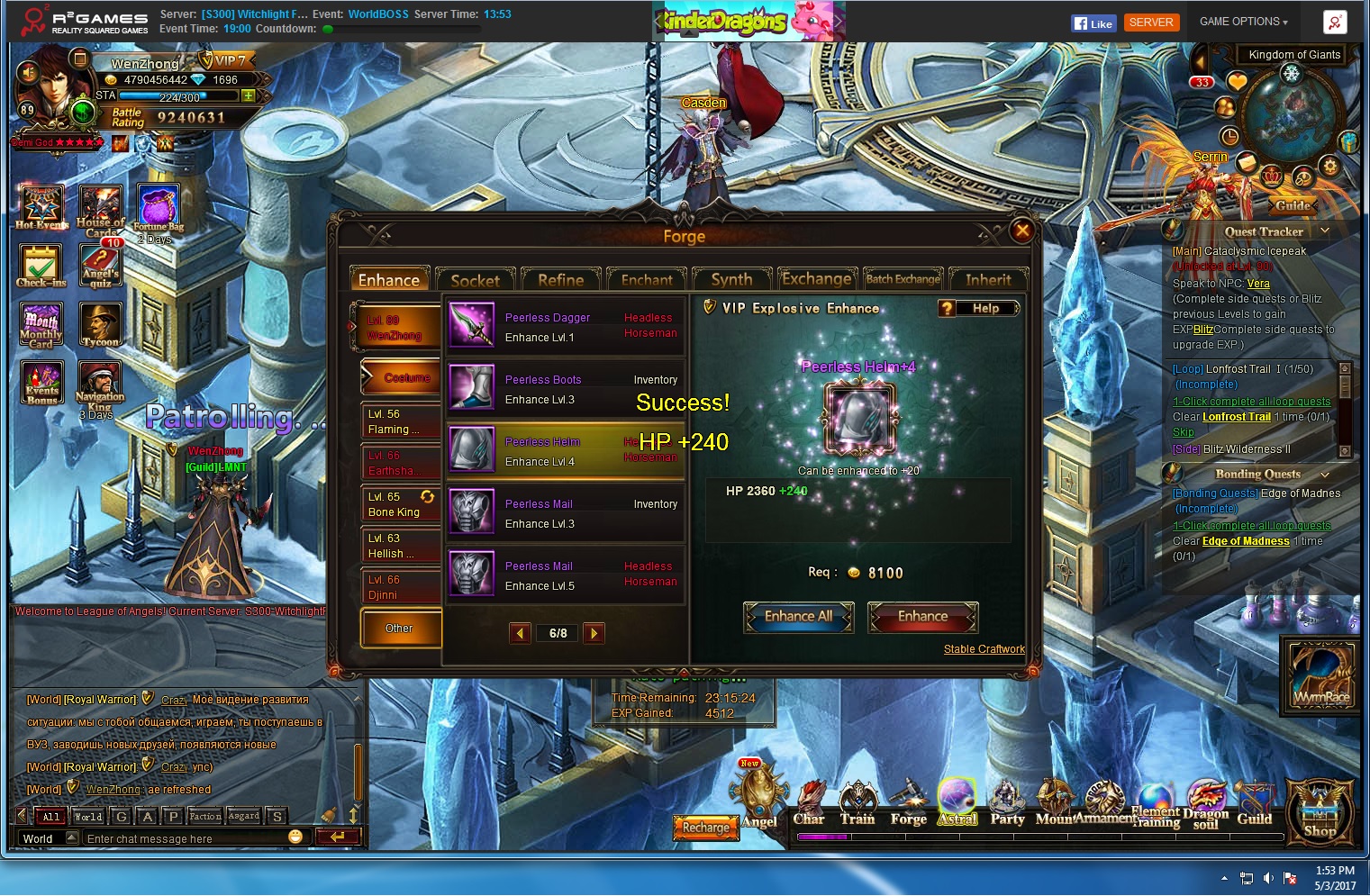The width and height of the screenshot is (1370, 896).
Task: Click the Recharge button
Action: tap(705, 827)
